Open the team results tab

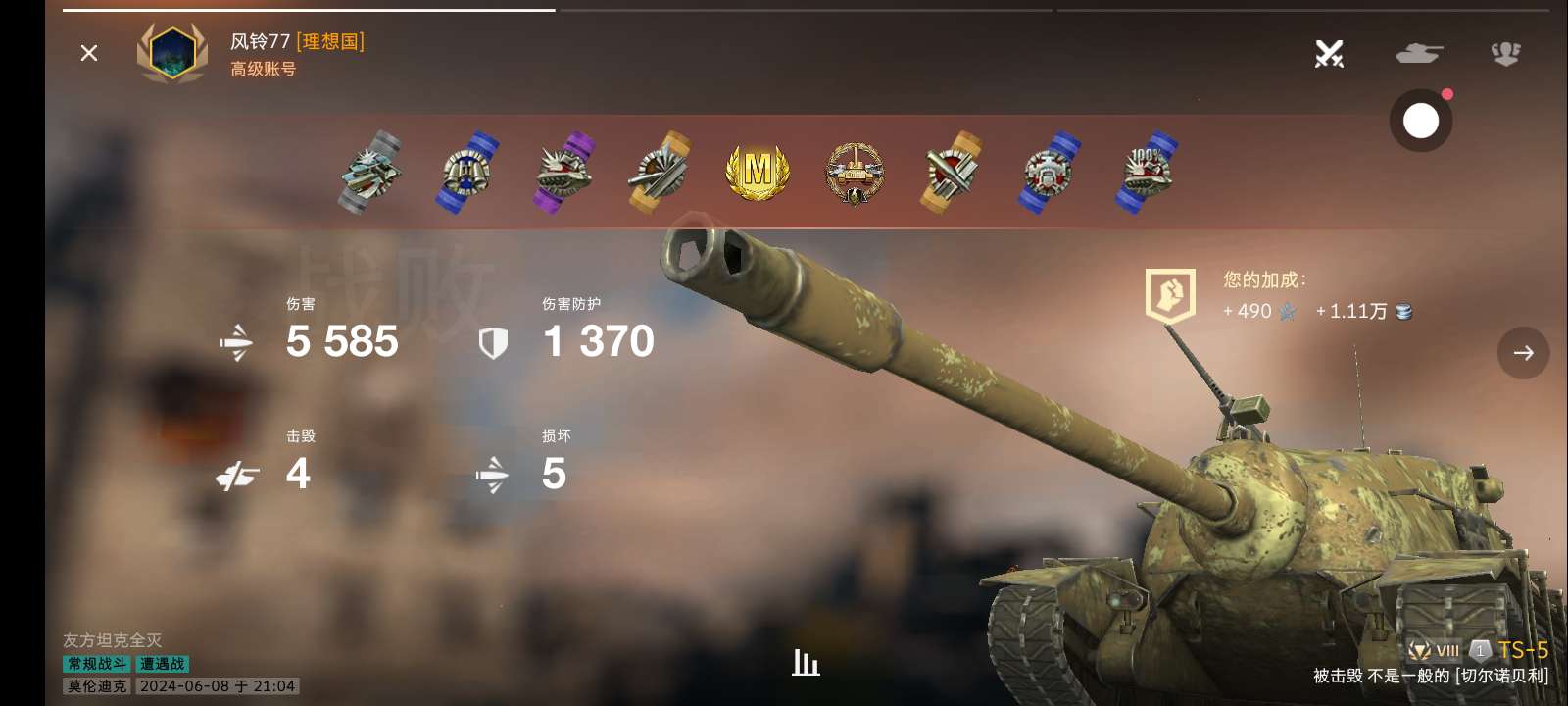(x=1506, y=53)
